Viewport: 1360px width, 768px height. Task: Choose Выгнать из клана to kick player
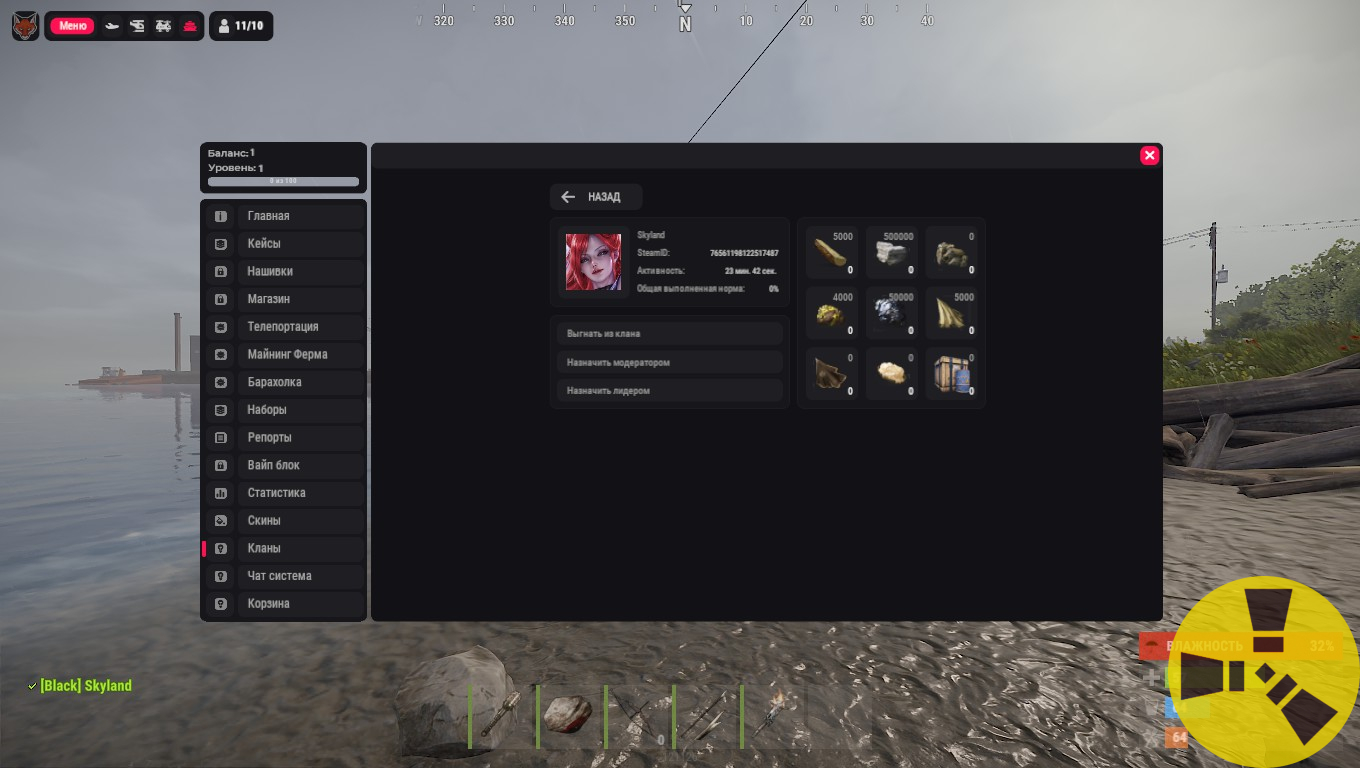[669, 333]
